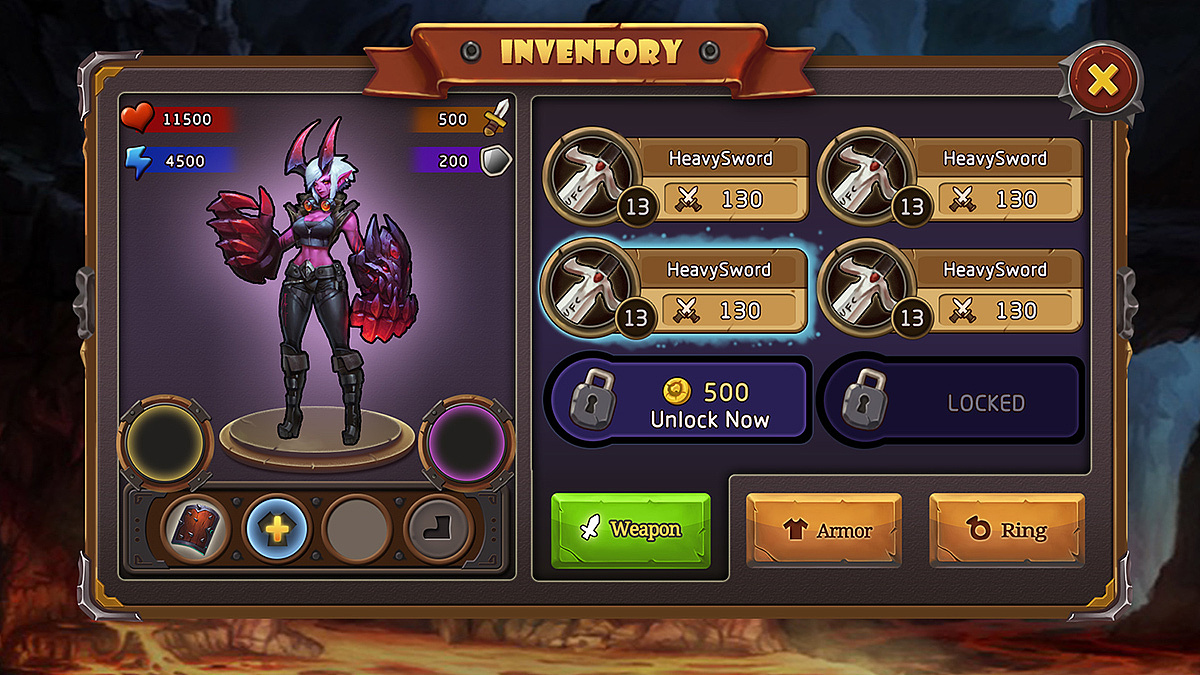Switch to the Weapon tab
Viewport: 1200px width, 675px height.
click(631, 529)
